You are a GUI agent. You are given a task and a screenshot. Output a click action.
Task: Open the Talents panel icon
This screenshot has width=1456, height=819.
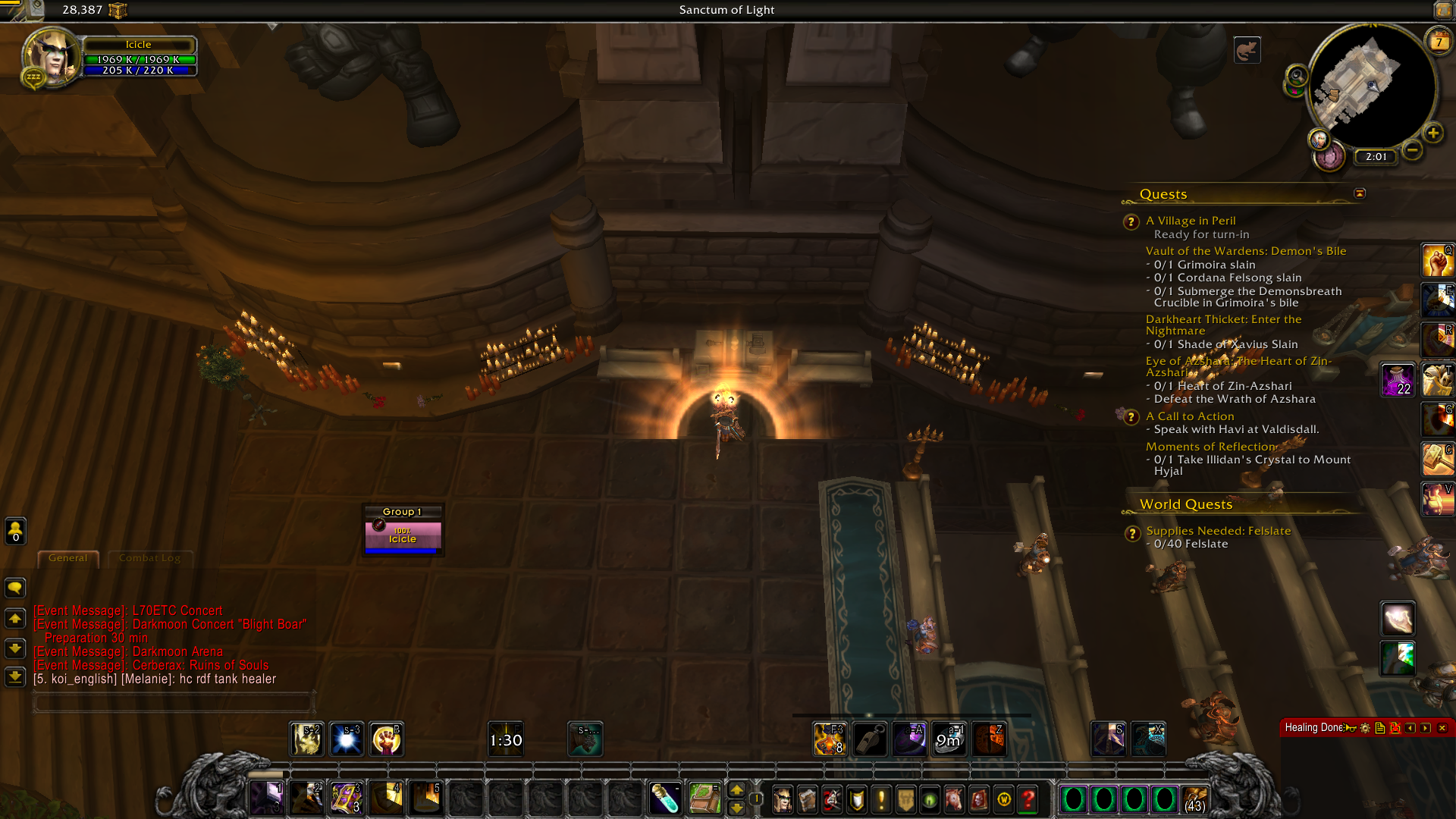[x=831, y=799]
